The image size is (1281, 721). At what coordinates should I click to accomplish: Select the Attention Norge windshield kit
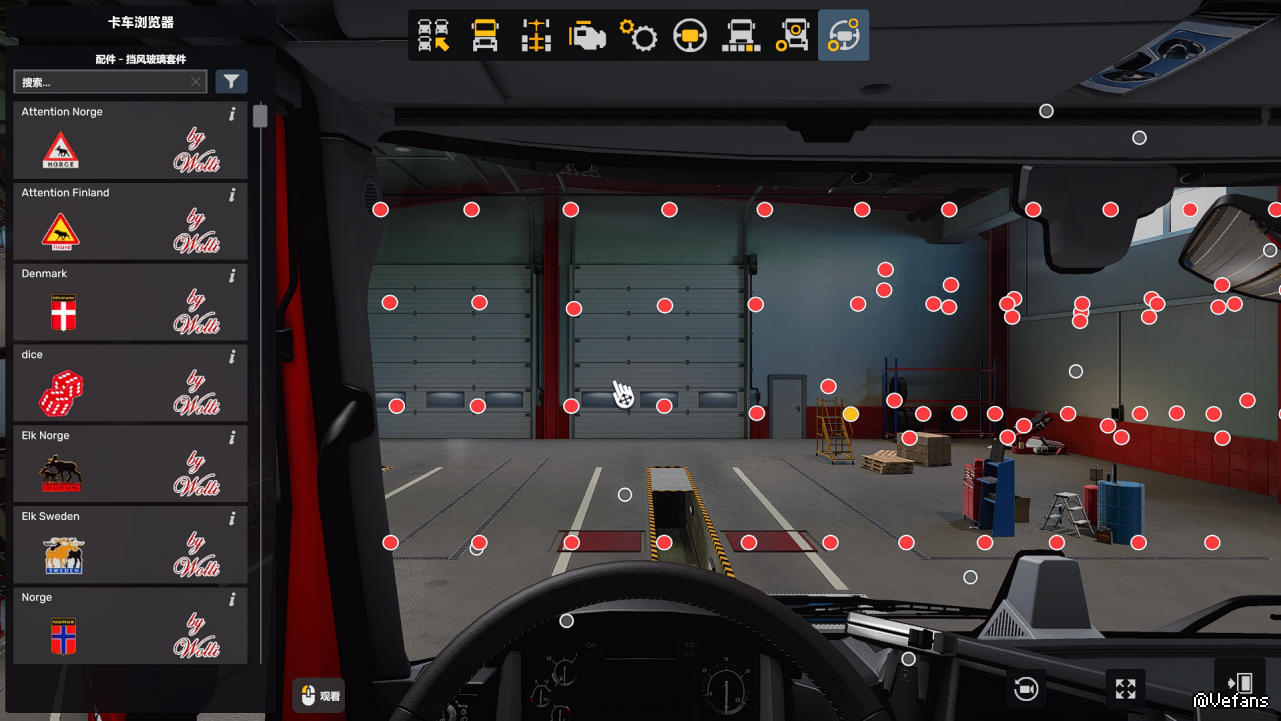pyautogui.click(x=130, y=141)
